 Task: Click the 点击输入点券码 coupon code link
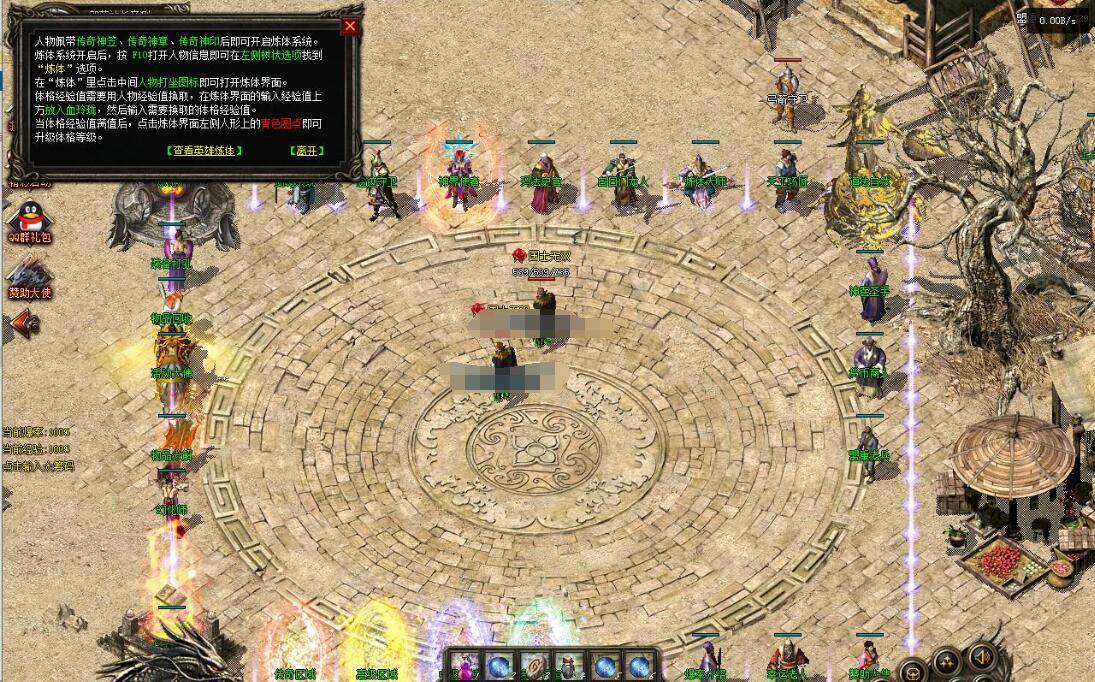38,466
